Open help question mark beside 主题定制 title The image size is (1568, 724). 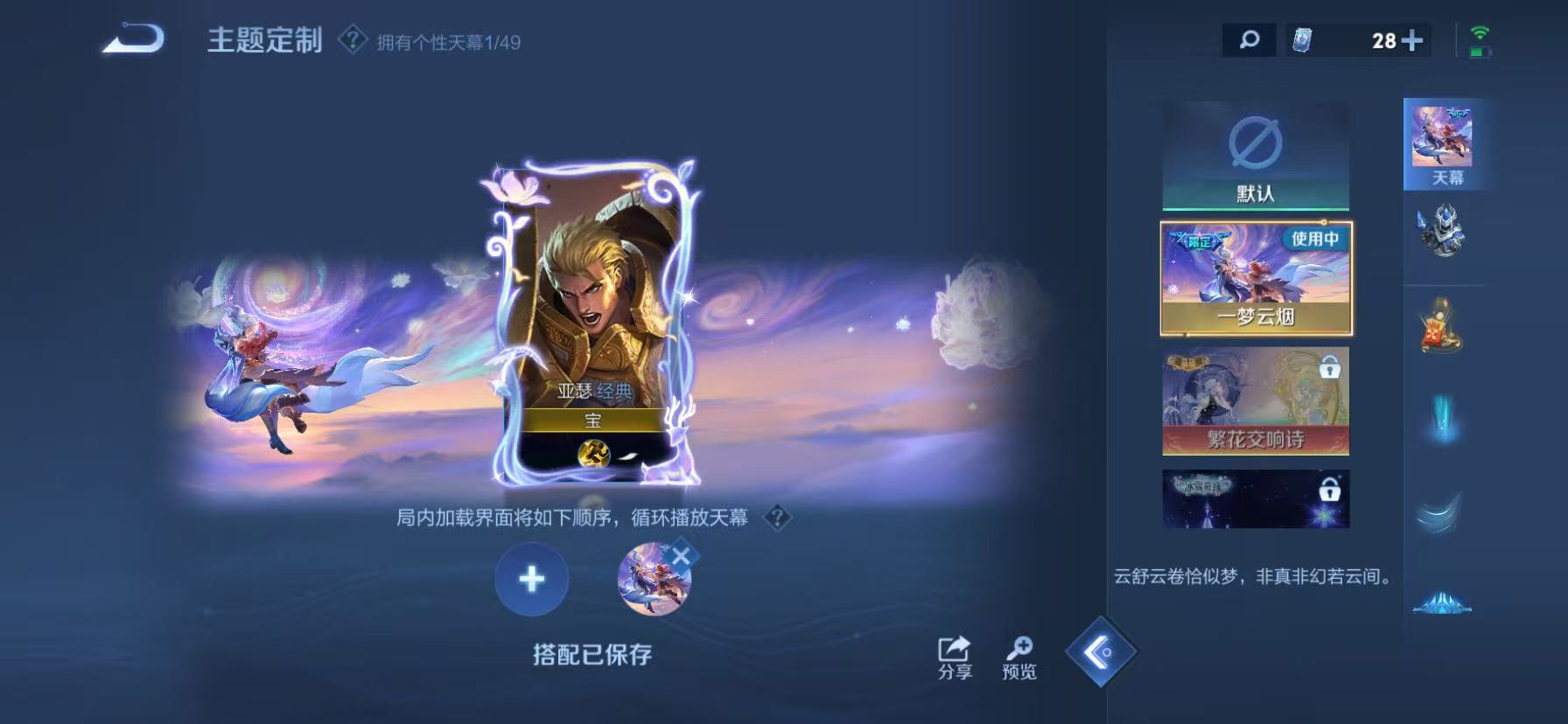[351, 38]
